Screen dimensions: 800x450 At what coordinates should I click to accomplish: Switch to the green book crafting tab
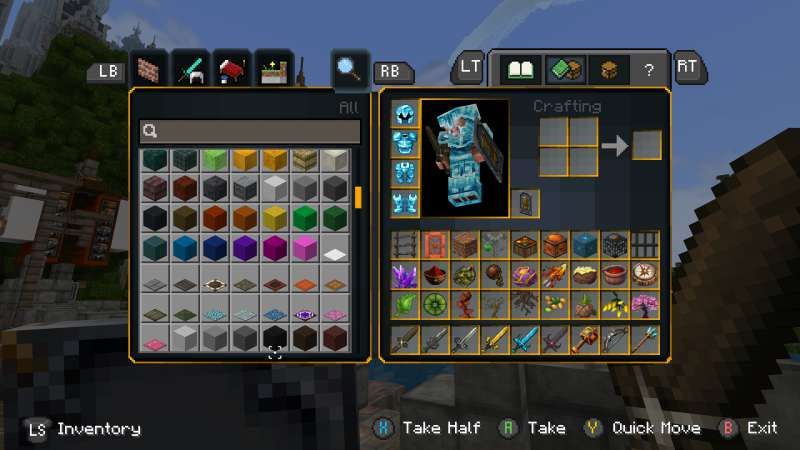[x=565, y=69]
